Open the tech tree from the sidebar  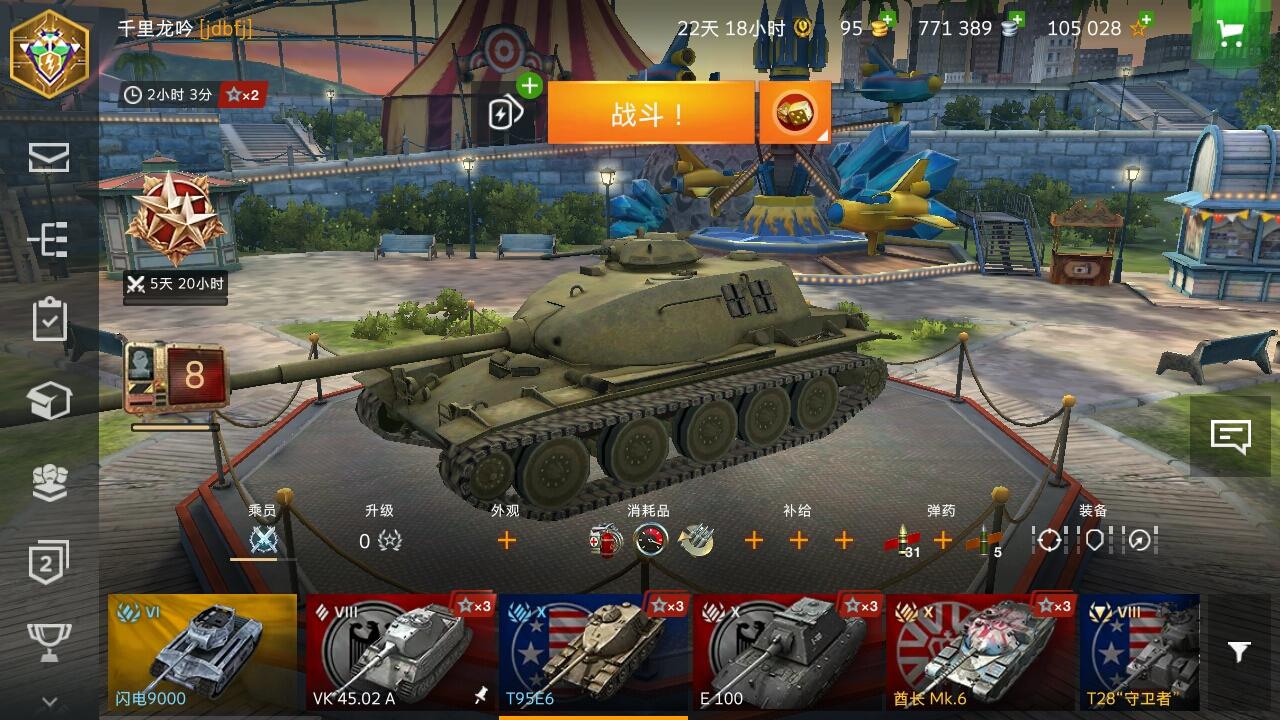[x=48, y=241]
